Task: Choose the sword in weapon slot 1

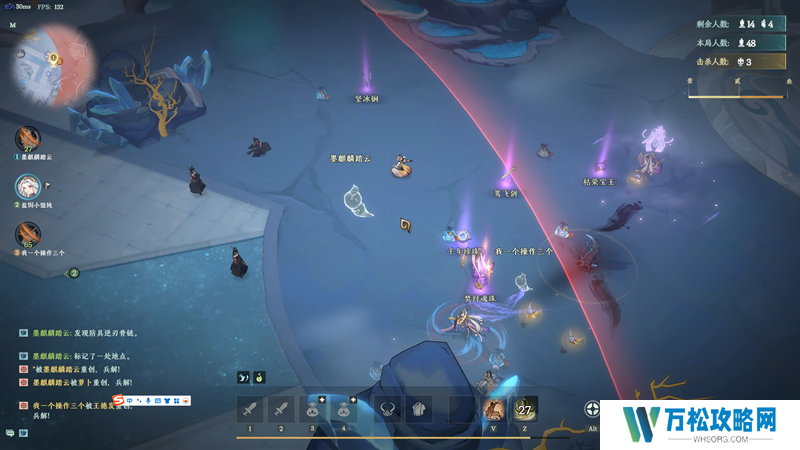Action: pos(250,408)
